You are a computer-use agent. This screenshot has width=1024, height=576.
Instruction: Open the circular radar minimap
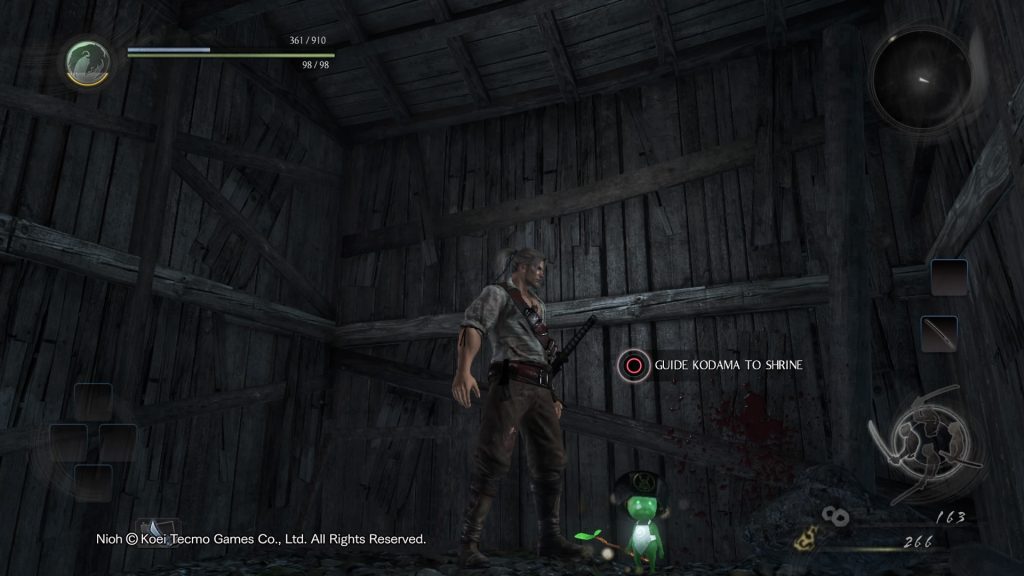920,77
